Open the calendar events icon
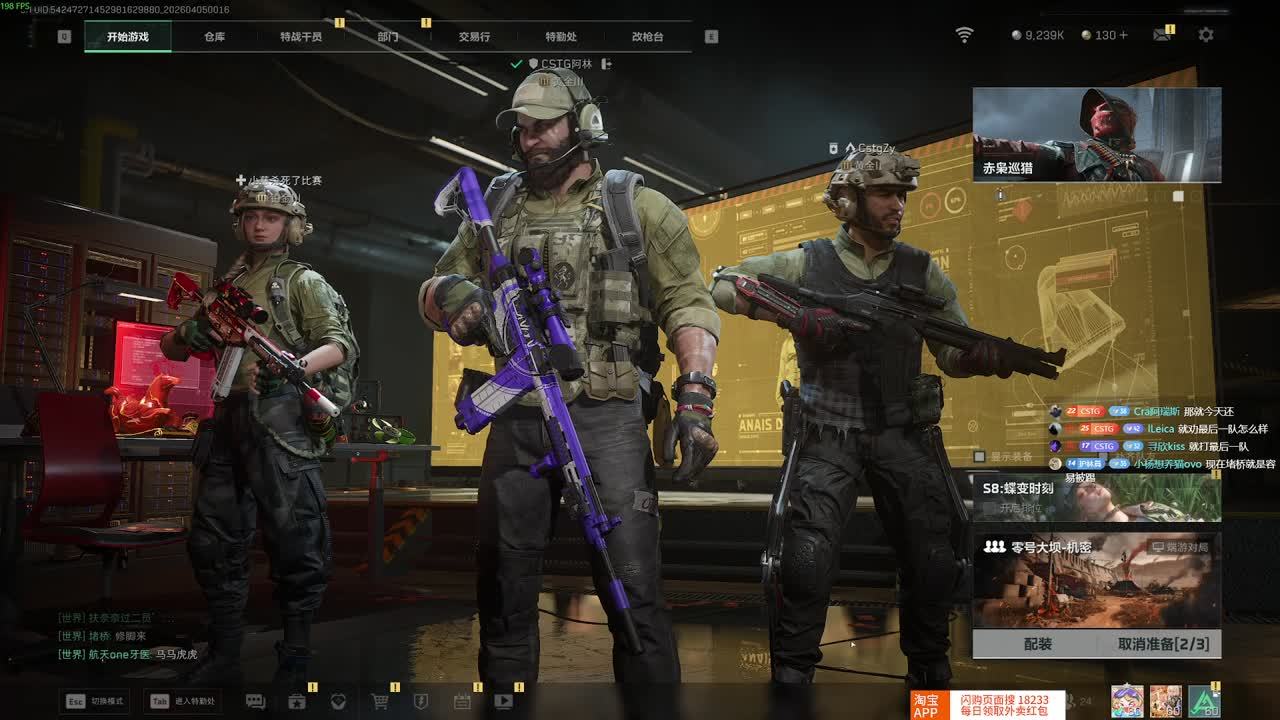Image resolution: width=1280 pixels, height=720 pixels. [x=462, y=701]
